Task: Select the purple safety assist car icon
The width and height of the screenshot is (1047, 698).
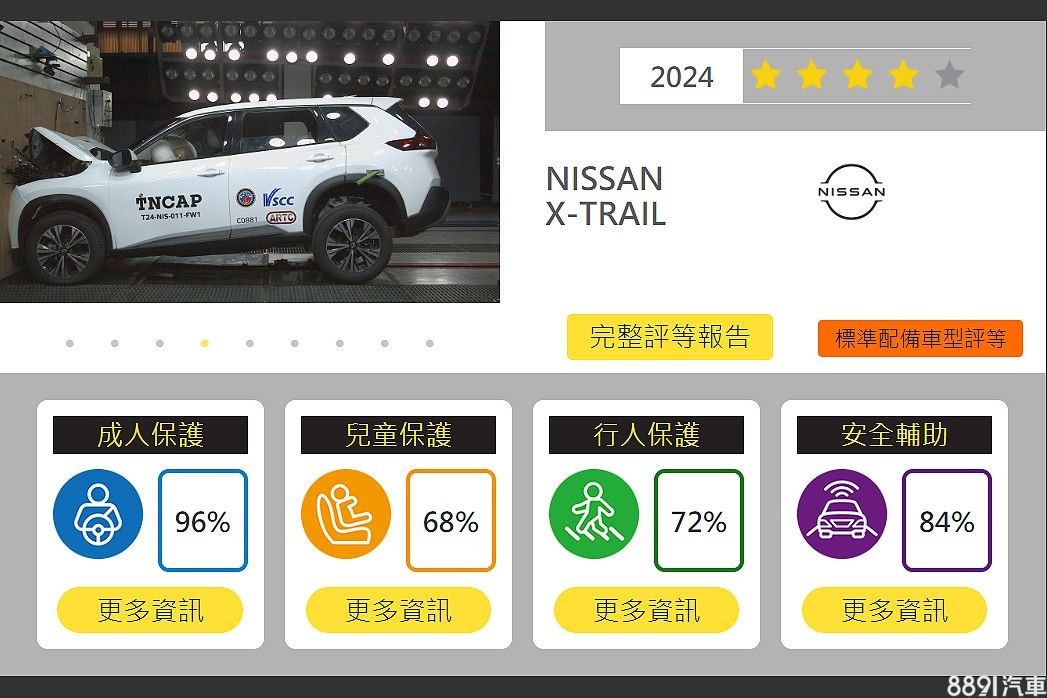Action: (842, 514)
